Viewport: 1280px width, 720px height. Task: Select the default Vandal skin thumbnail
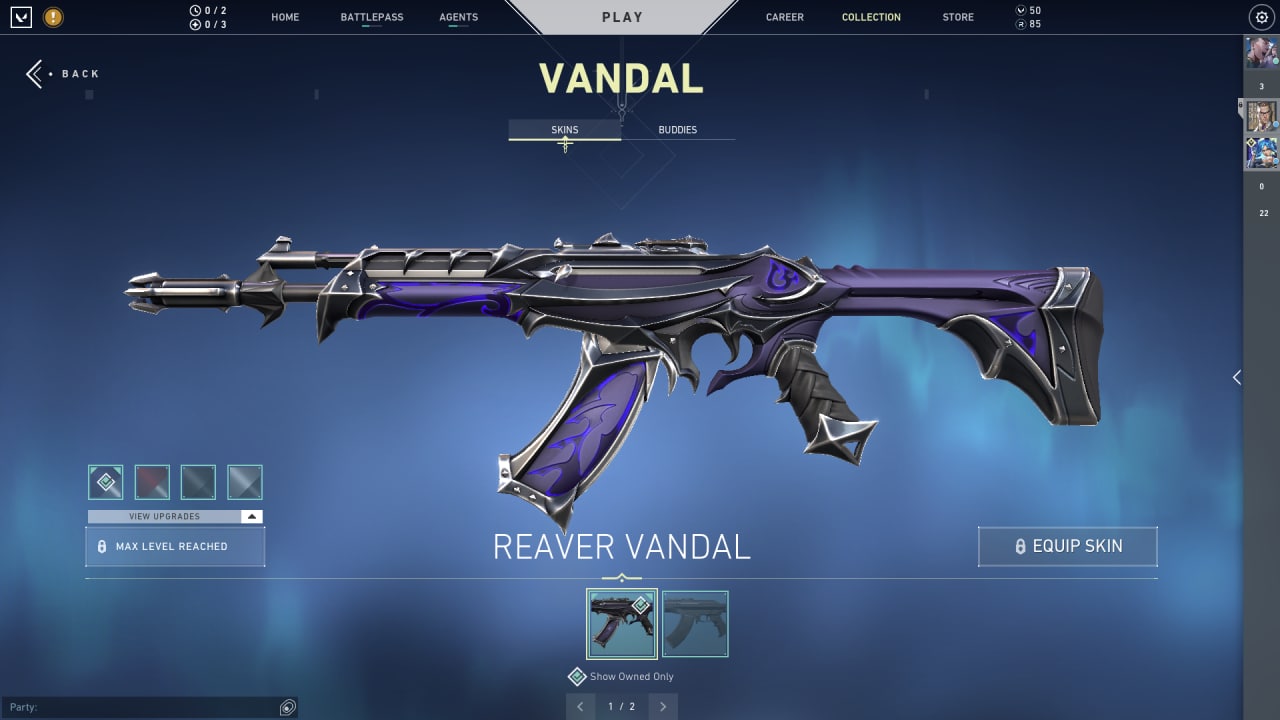[x=695, y=623]
